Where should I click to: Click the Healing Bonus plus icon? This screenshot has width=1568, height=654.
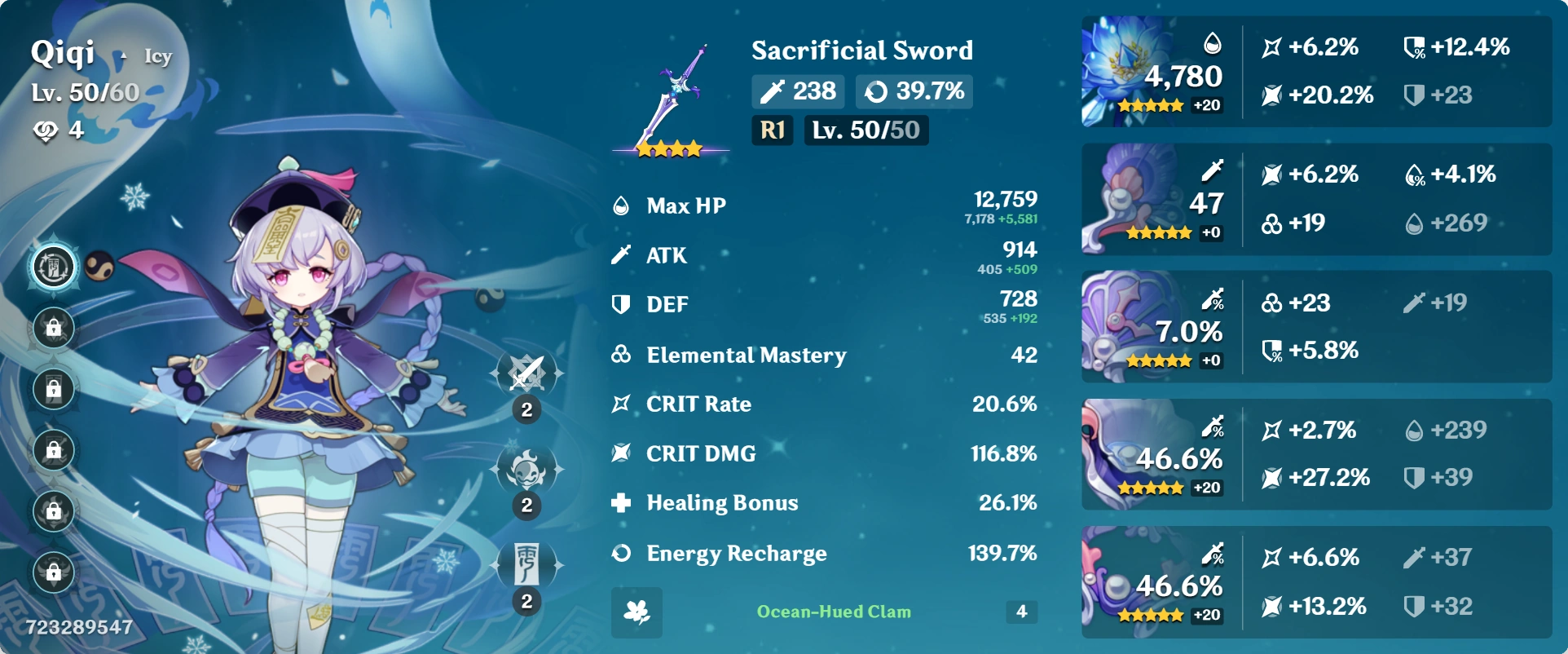(622, 503)
